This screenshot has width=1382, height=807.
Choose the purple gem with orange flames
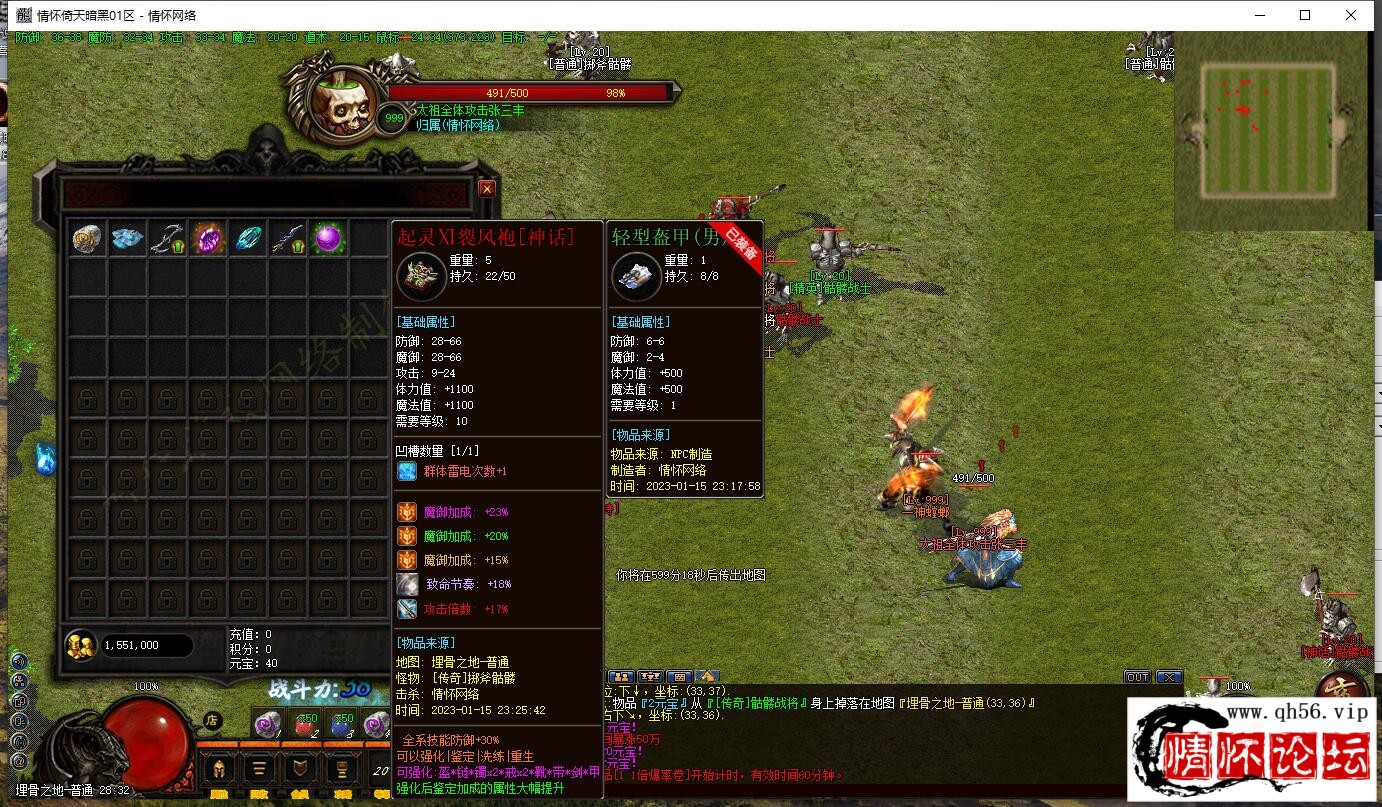pos(208,238)
